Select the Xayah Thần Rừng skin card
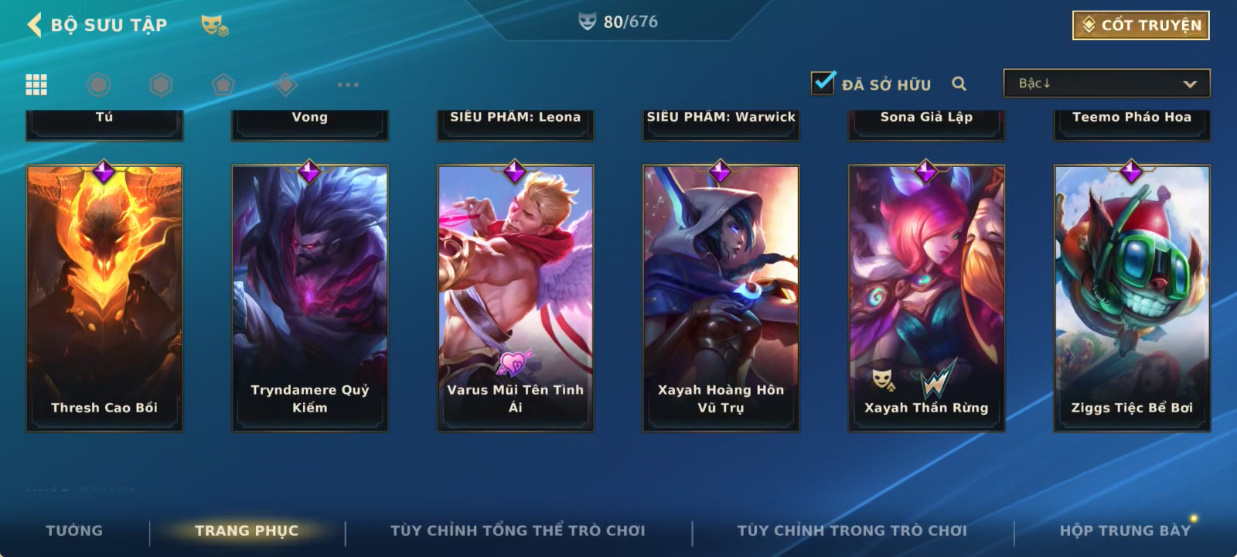The image size is (1237, 557). point(926,298)
